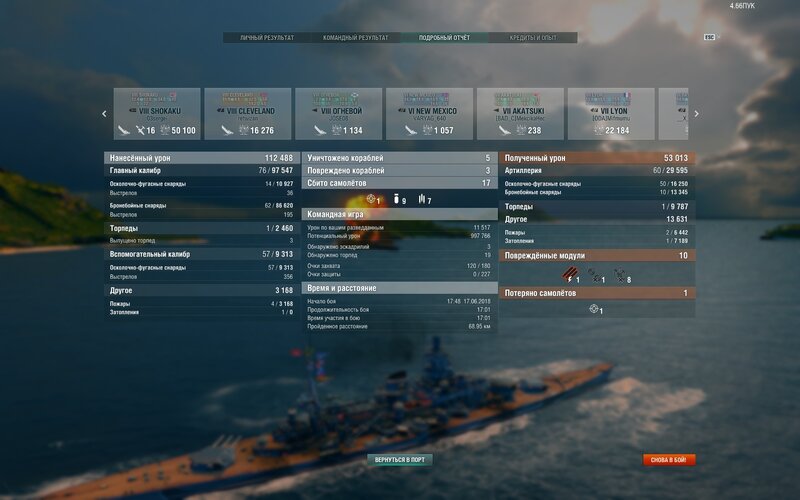Select the Подробный отчёт tab
This screenshot has height=500, width=800.
point(445,38)
